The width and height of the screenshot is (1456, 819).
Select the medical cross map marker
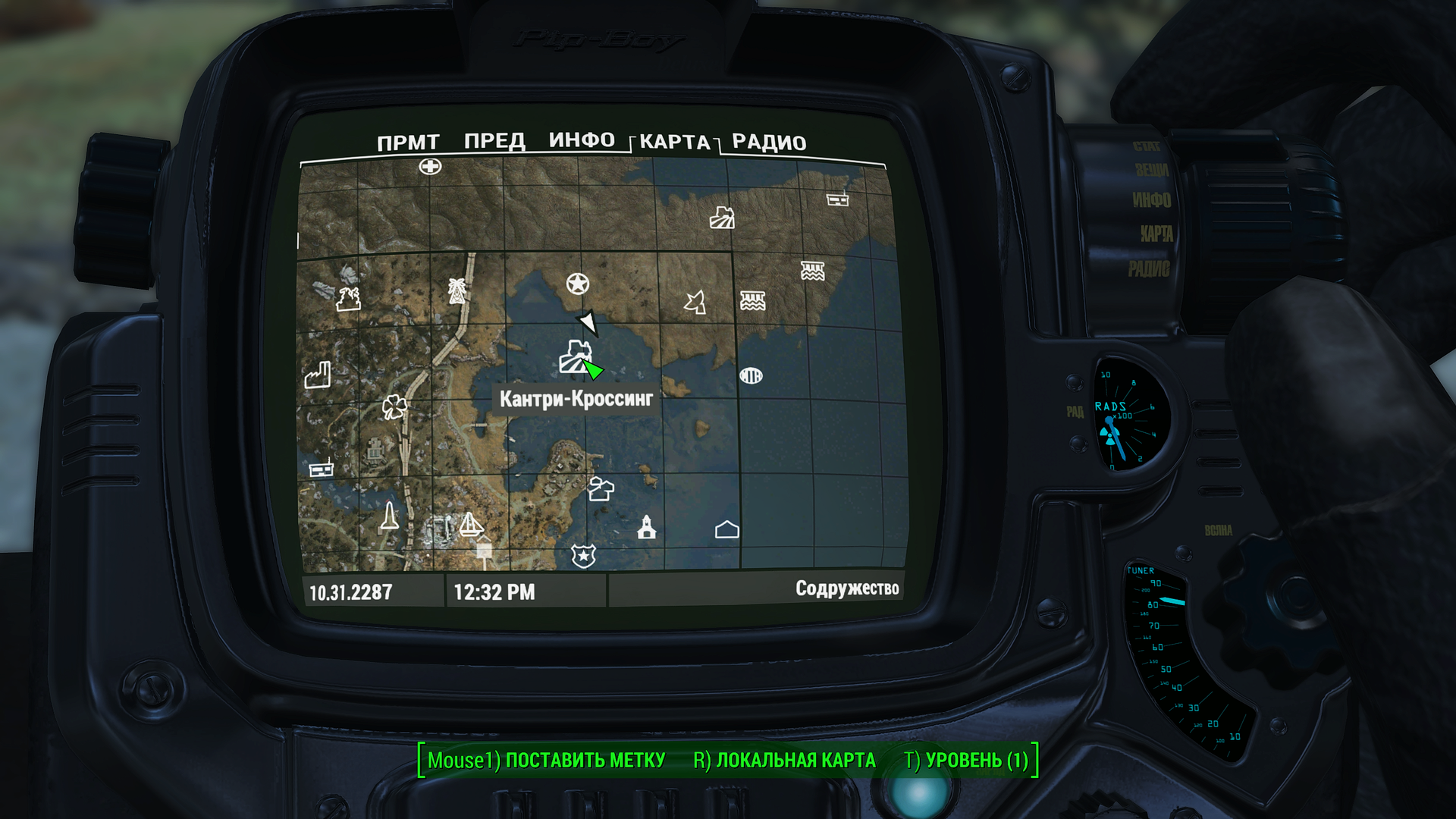[x=430, y=167]
